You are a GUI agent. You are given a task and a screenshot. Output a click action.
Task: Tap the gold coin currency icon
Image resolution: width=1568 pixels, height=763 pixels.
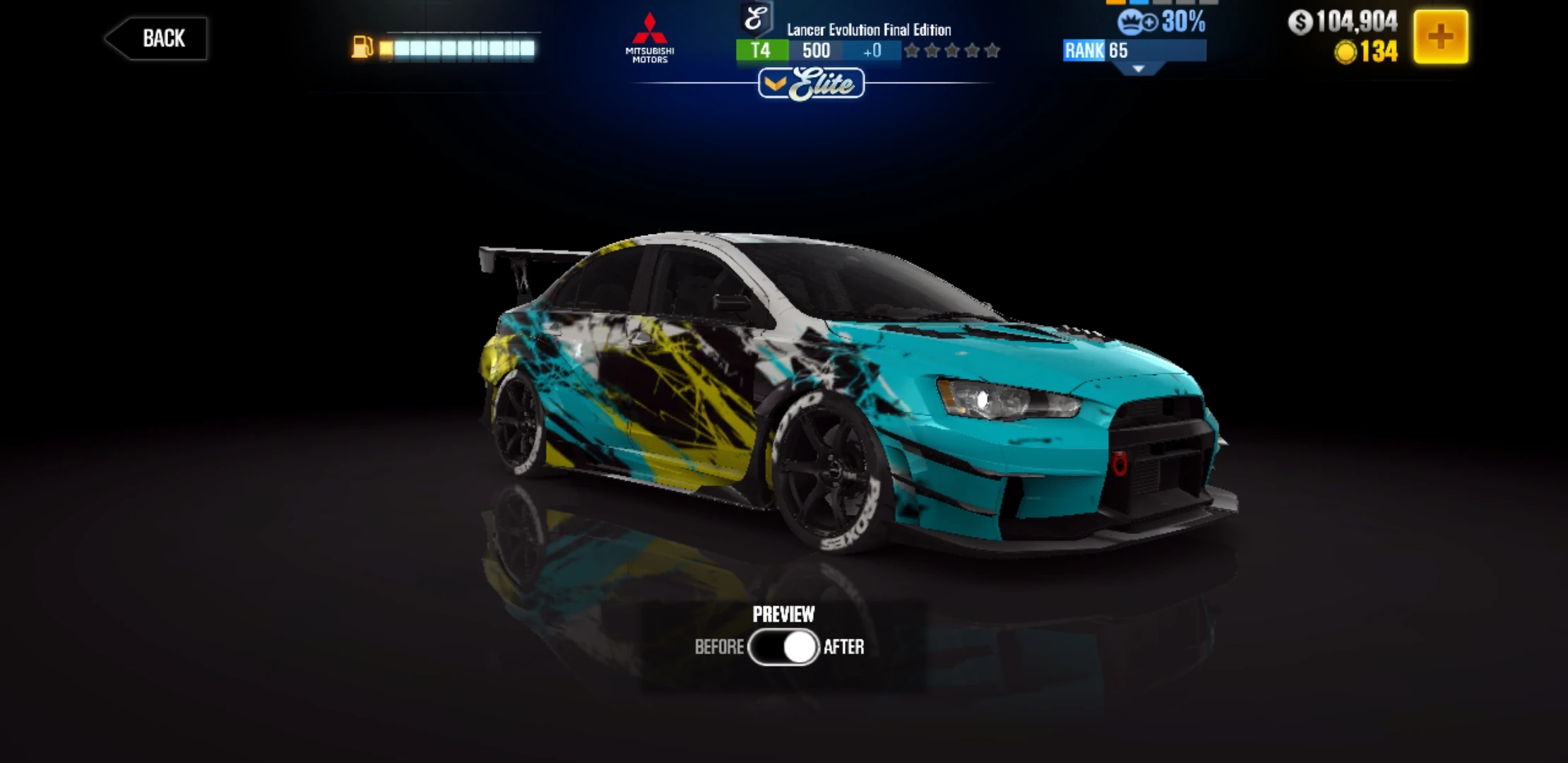1346,52
